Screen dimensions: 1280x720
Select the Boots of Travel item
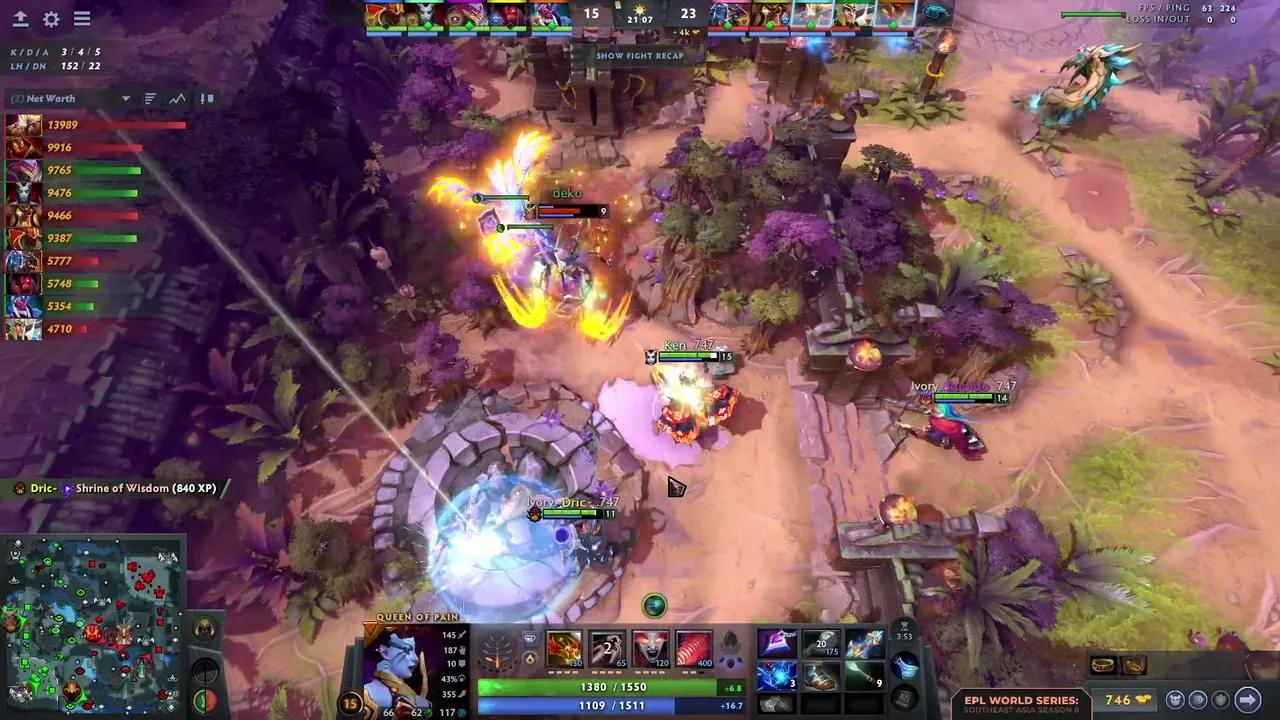coord(822,677)
